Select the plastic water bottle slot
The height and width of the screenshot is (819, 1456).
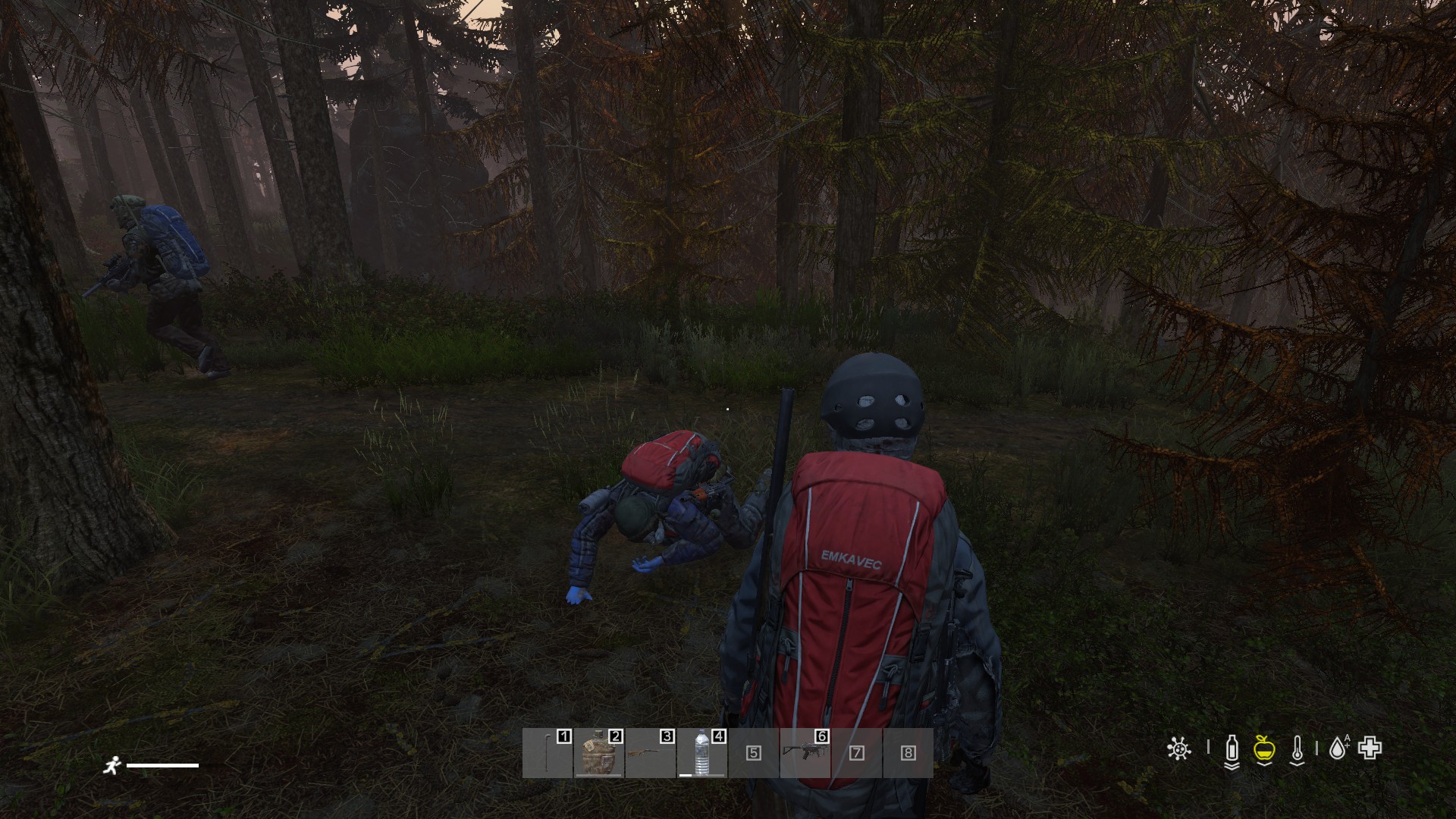coord(701,753)
